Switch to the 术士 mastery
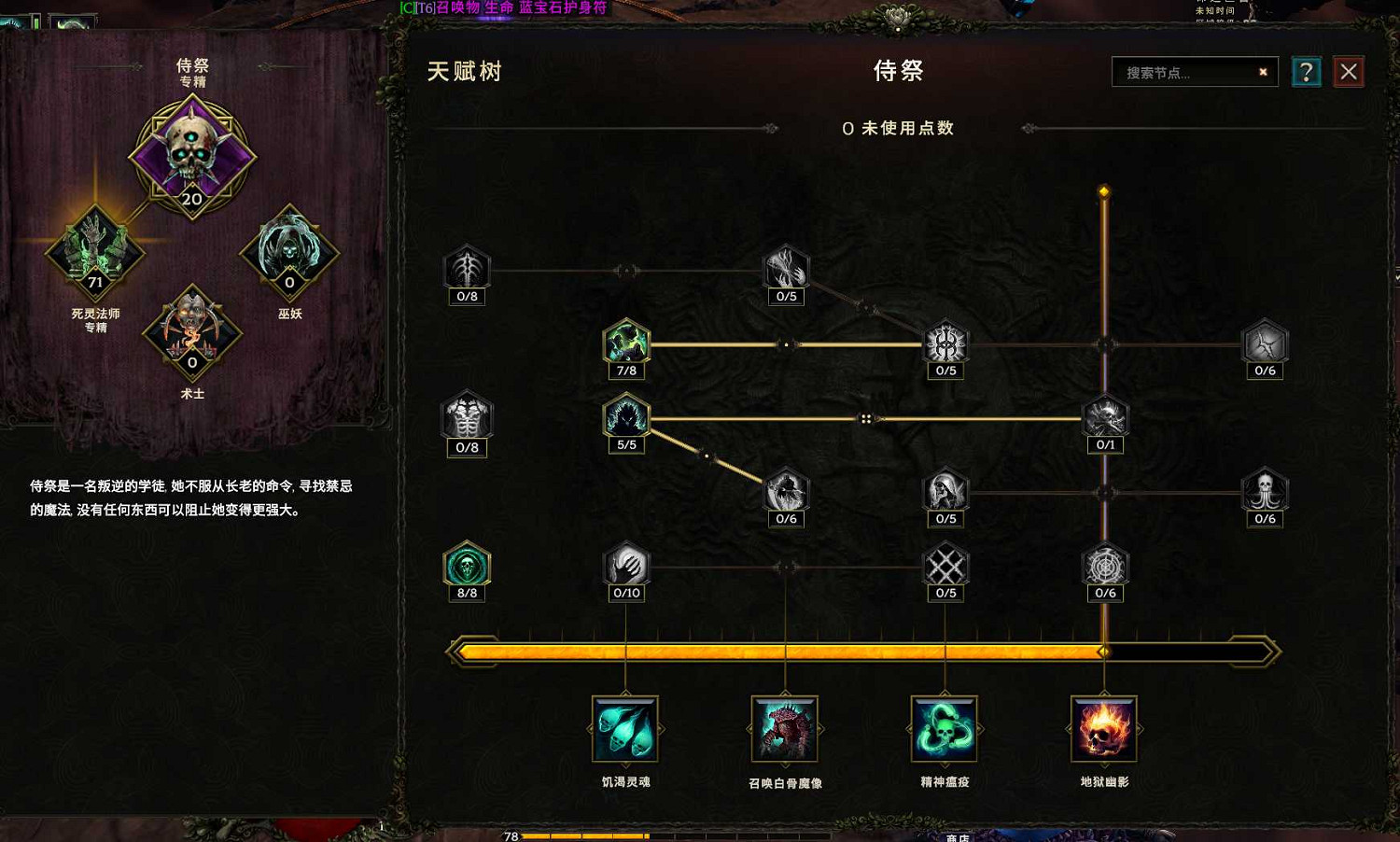1400x842 pixels. (x=191, y=334)
